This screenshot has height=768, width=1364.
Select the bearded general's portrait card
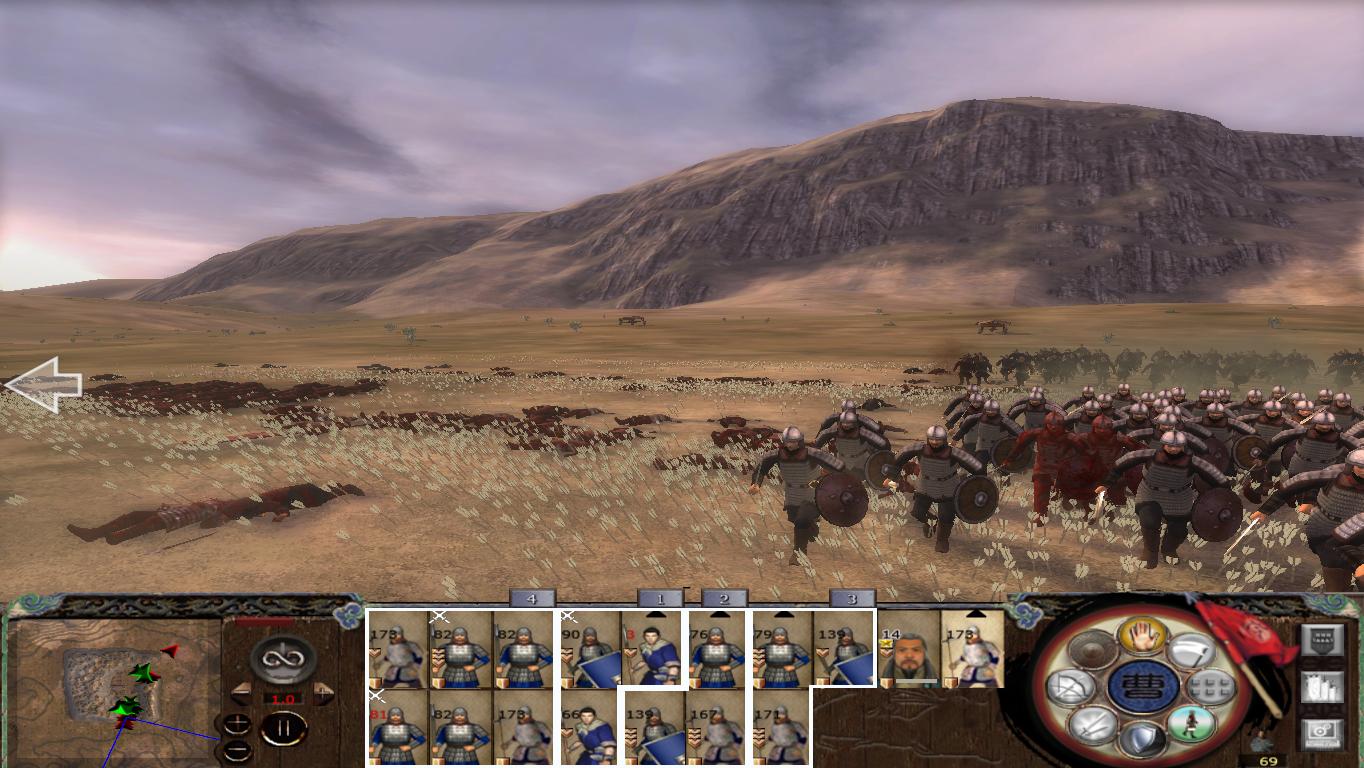tap(910, 655)
